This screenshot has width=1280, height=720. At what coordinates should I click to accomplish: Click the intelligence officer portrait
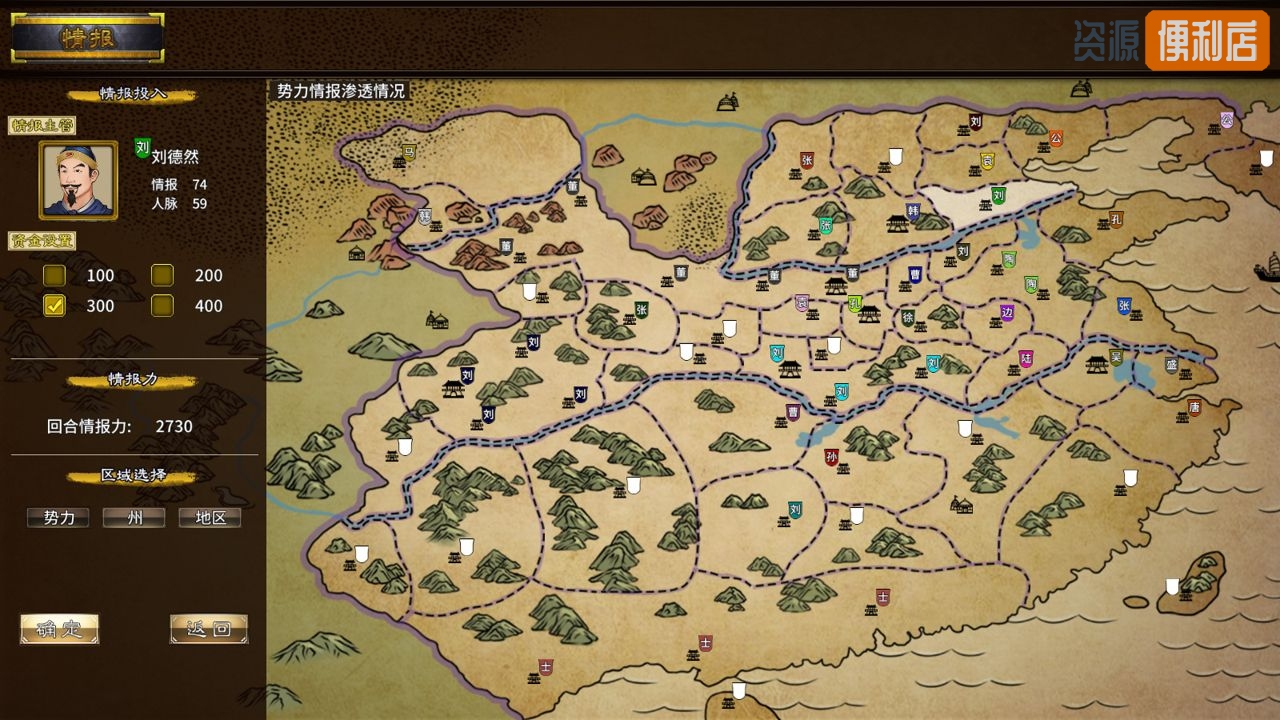(x=78, y=180)
